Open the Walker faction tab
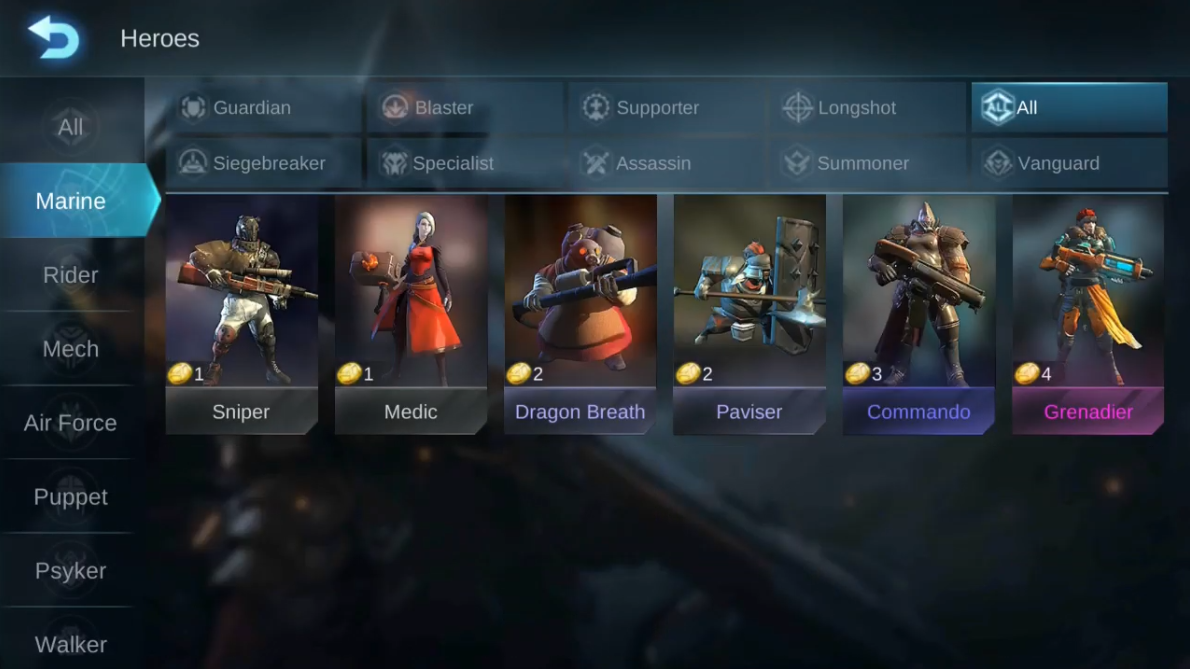 (70, 644)
